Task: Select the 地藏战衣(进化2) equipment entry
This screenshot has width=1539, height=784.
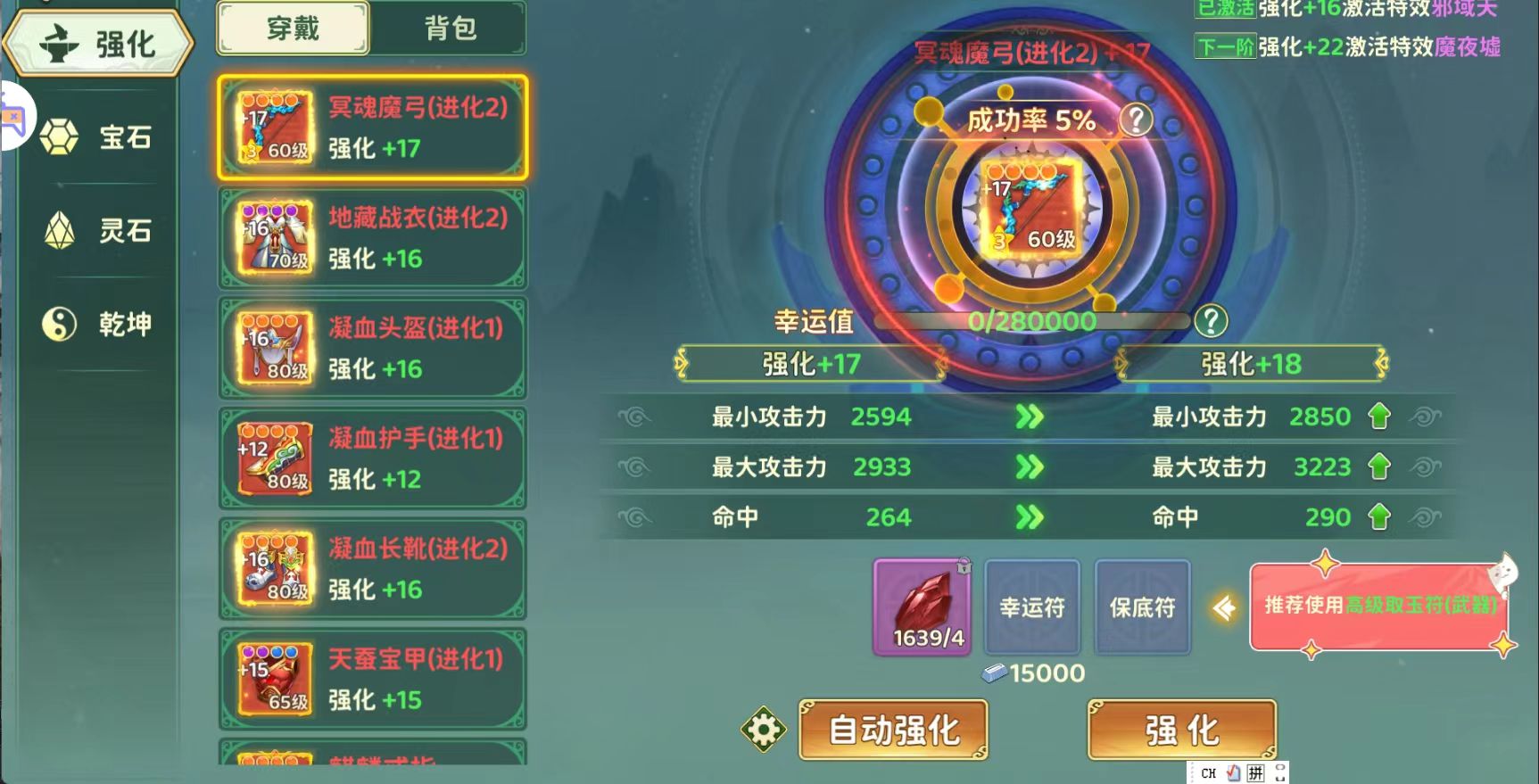Action: pyautogui.click(x=372, y=238)
